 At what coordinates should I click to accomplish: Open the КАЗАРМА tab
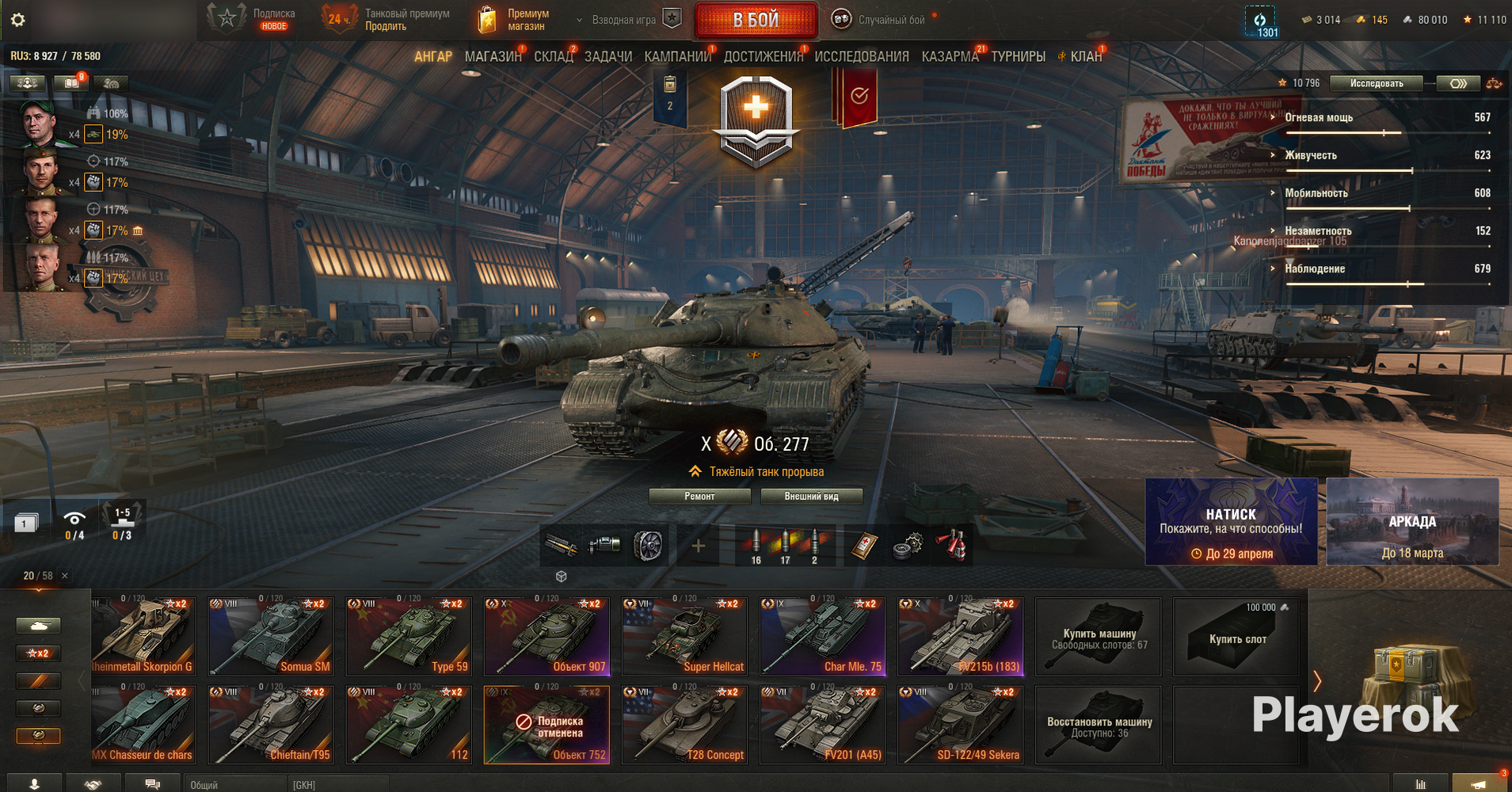pos(950,56)
